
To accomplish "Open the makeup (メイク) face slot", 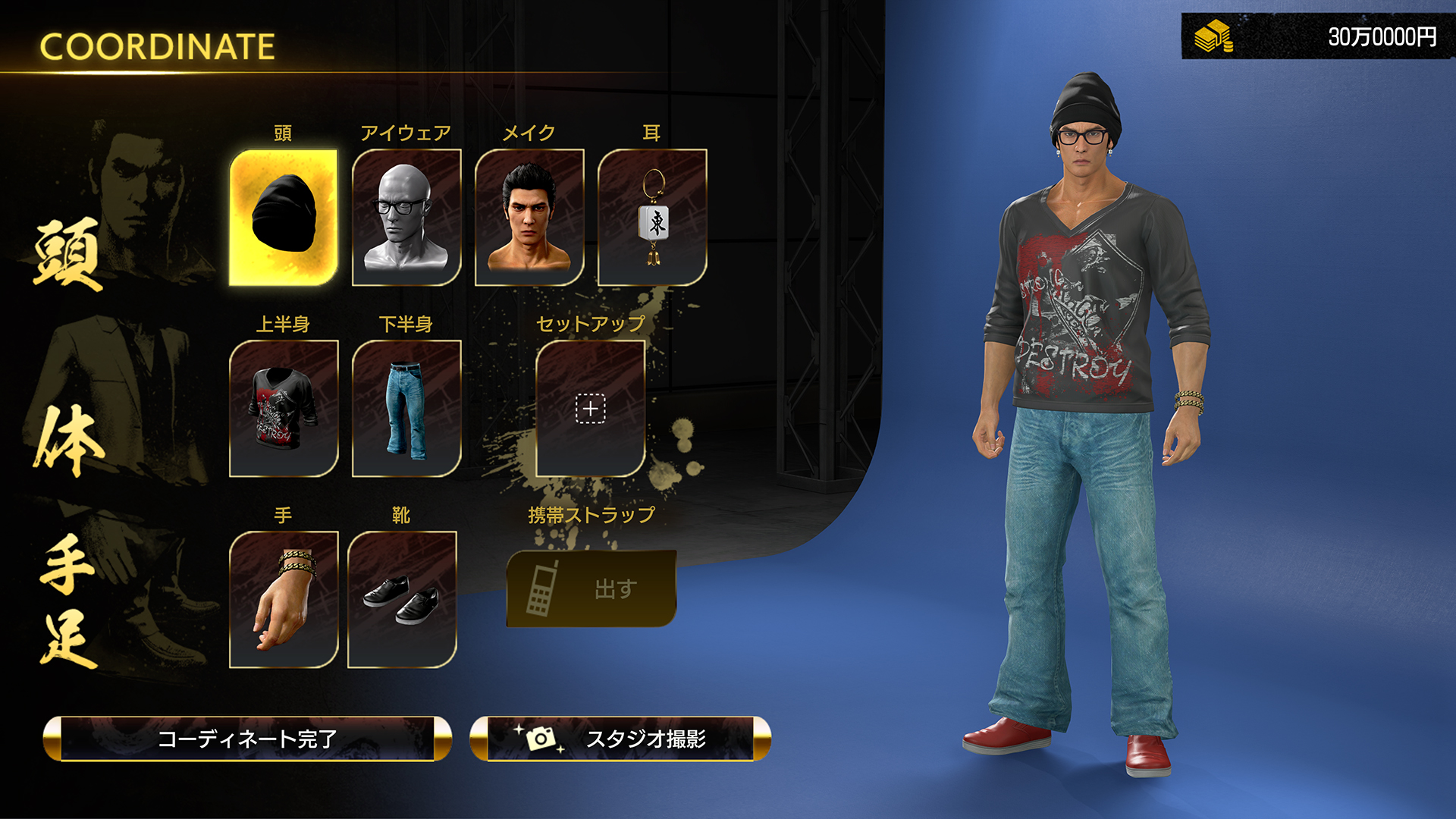I will tap(529, 218).
